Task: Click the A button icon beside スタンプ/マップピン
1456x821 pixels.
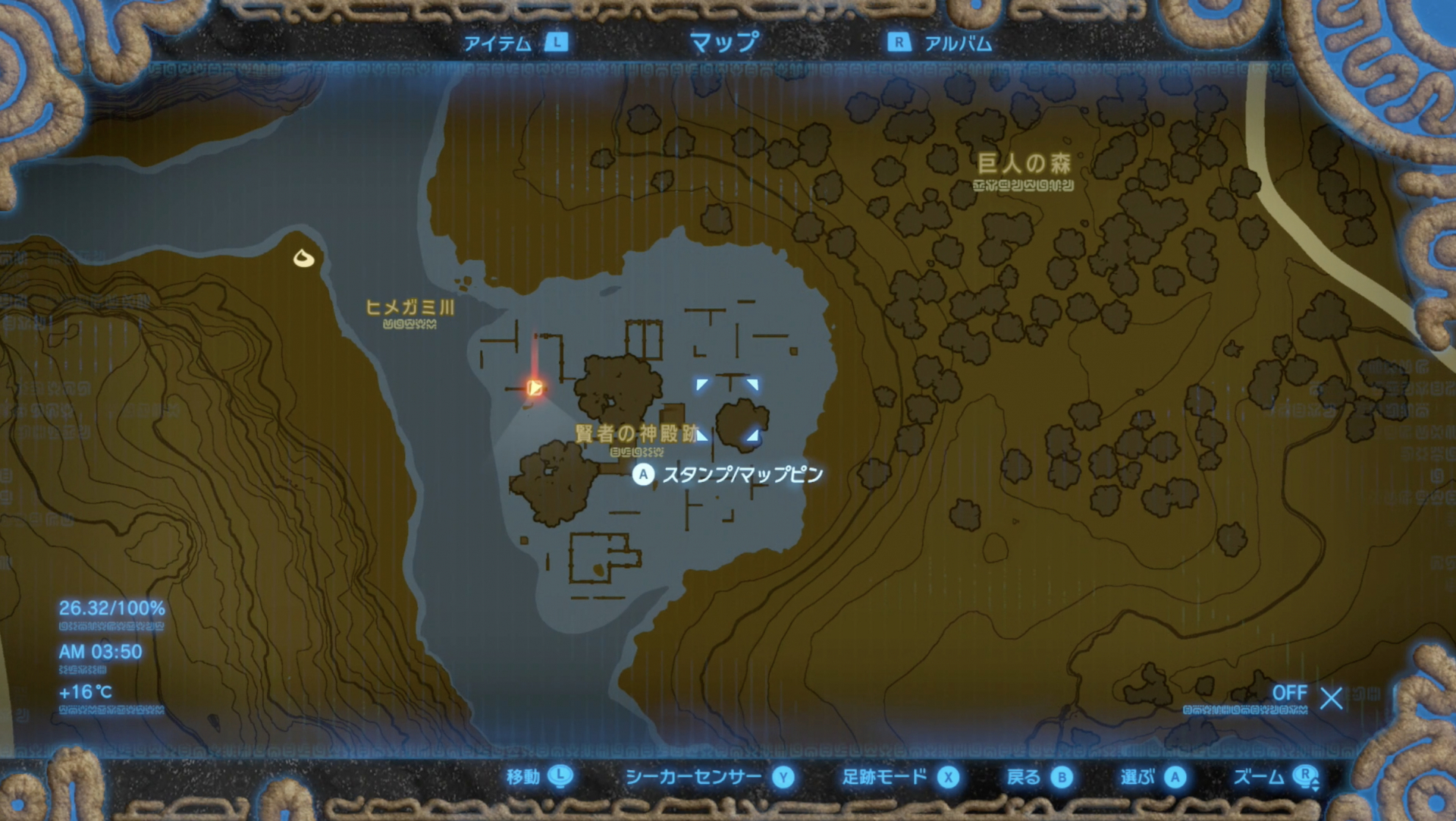Action: click(x=644, y=474)
